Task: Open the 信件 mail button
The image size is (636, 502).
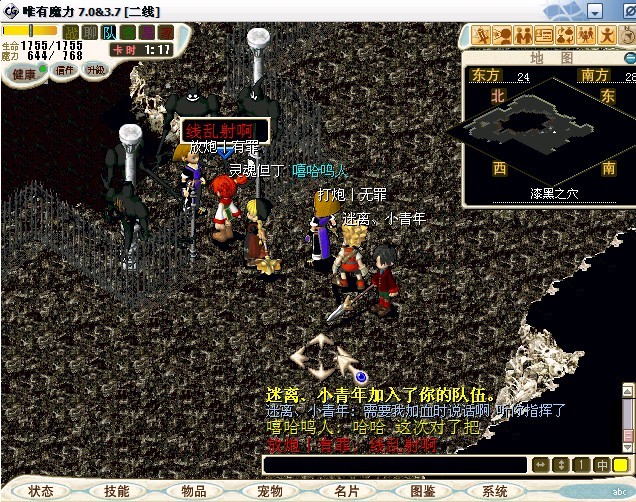Action: coord(65,71)
